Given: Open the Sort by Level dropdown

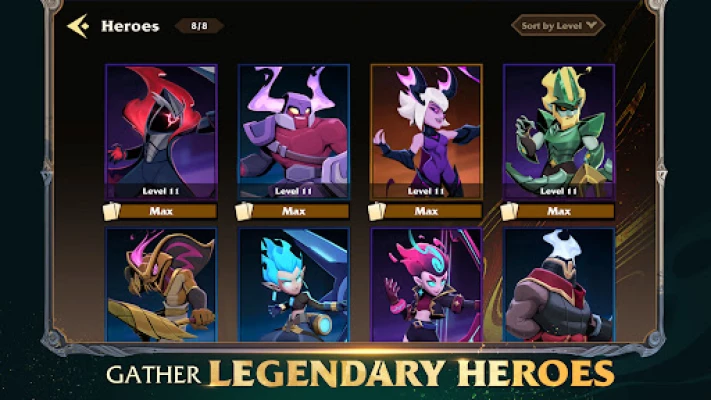Looking at the screenshot, I should (x=558, y=25).
